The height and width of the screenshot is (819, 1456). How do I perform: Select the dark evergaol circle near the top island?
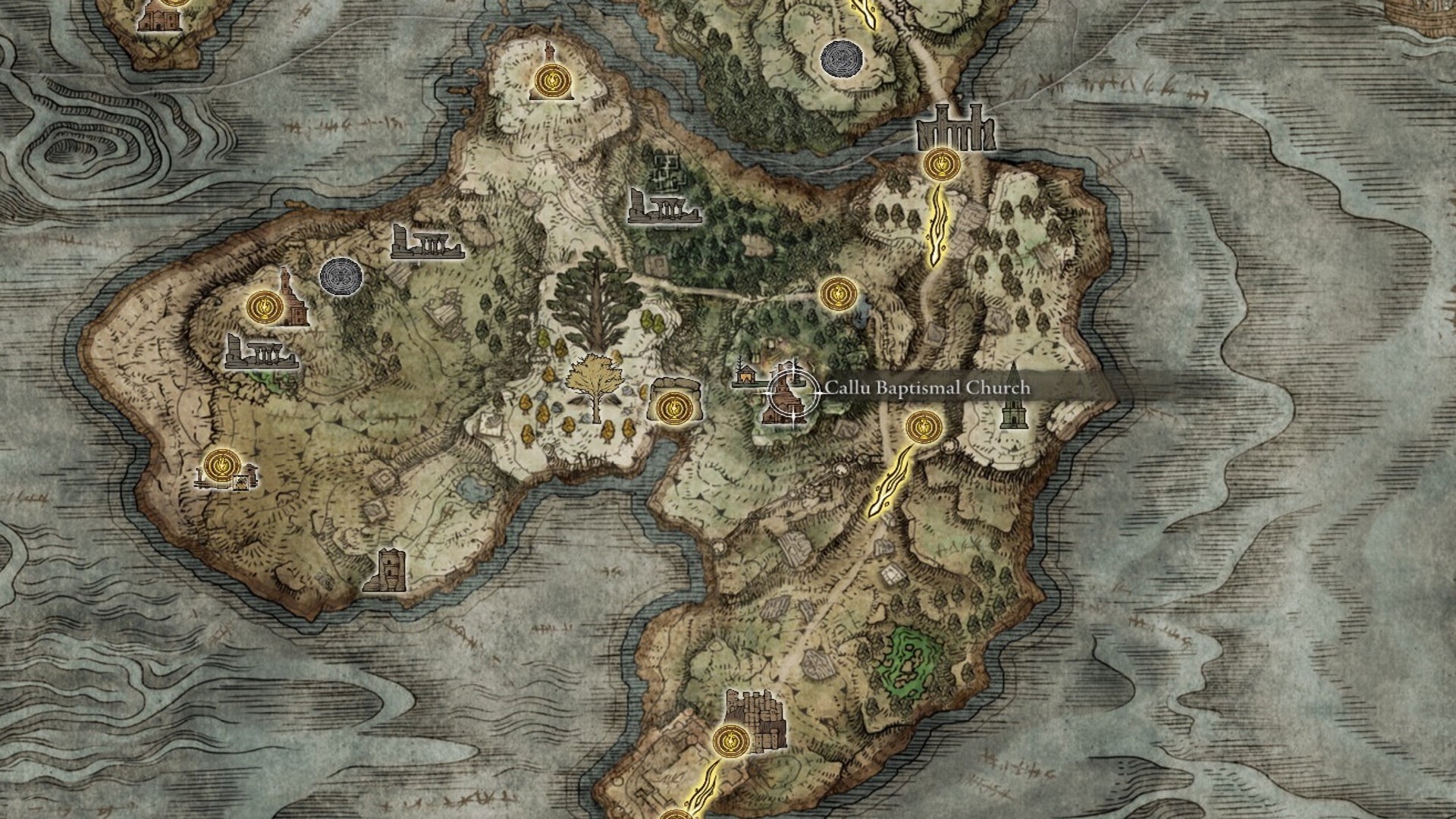tap(842, 57)
